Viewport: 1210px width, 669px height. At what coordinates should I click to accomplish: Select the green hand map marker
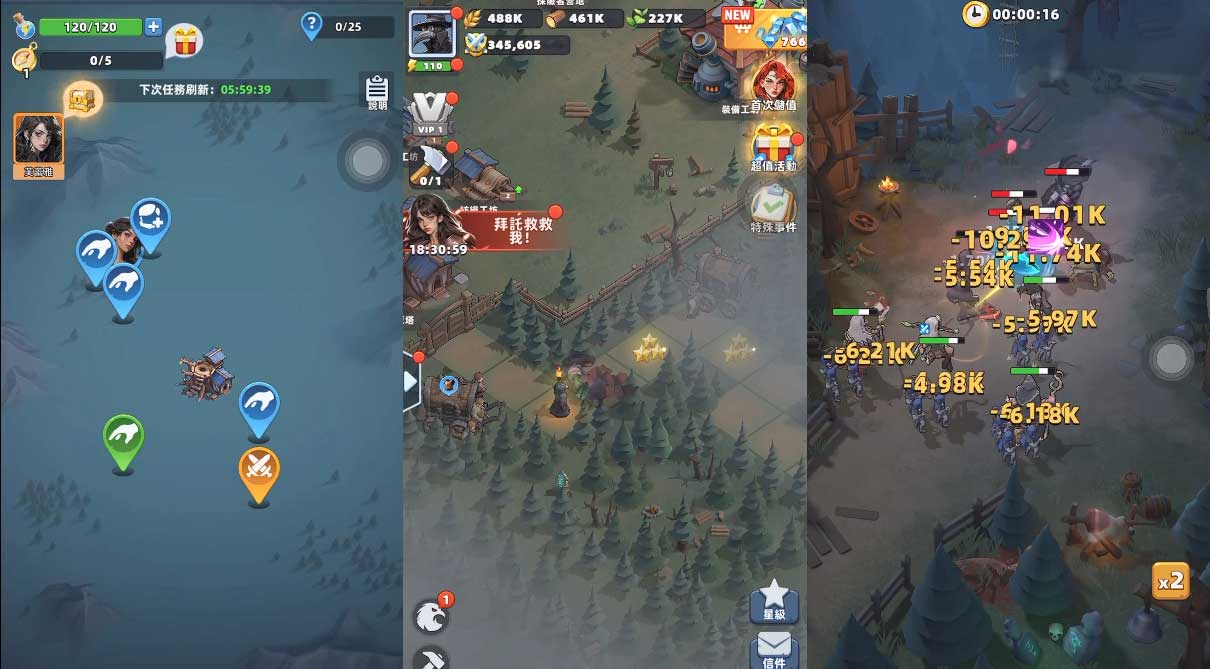click(124, 437)
